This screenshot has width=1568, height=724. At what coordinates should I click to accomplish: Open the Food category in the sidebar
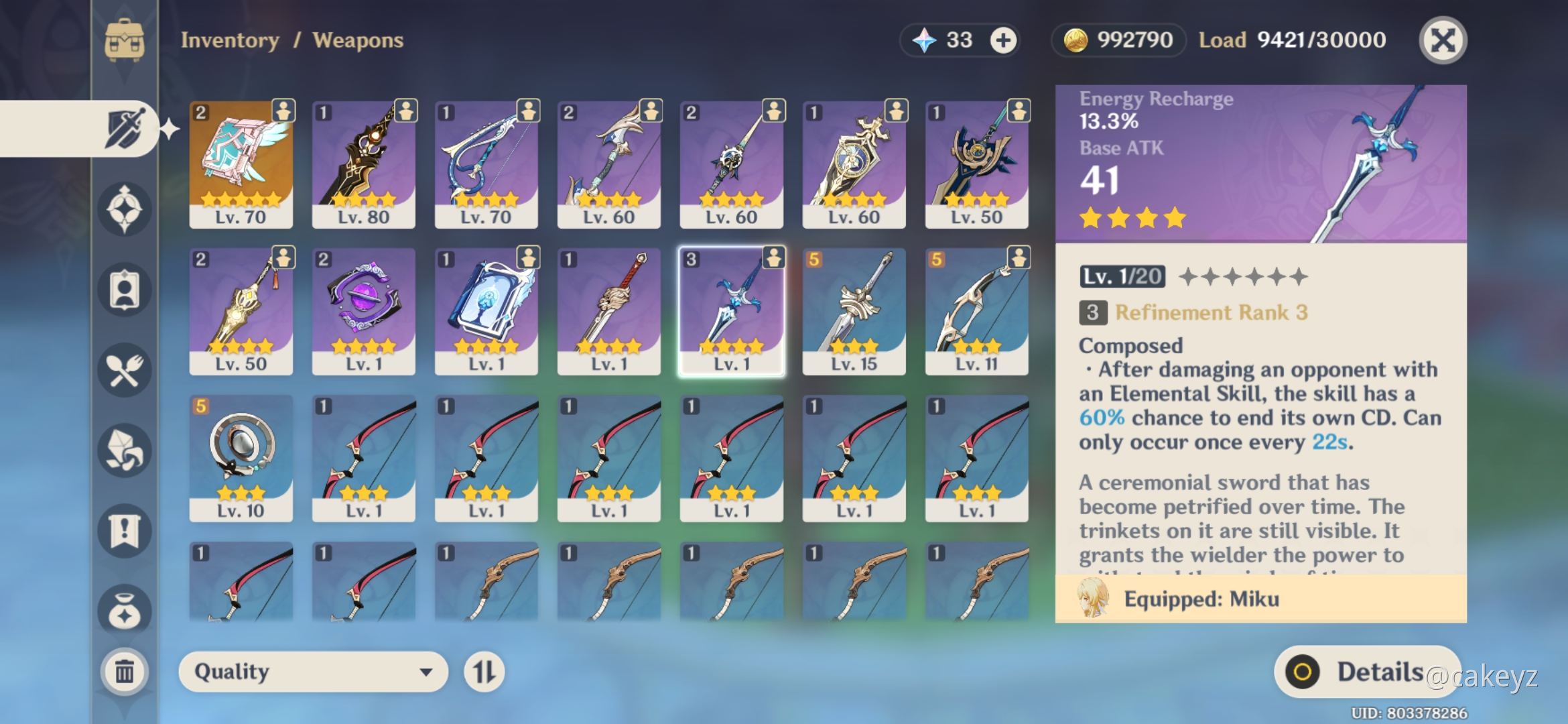pos(124,370)
